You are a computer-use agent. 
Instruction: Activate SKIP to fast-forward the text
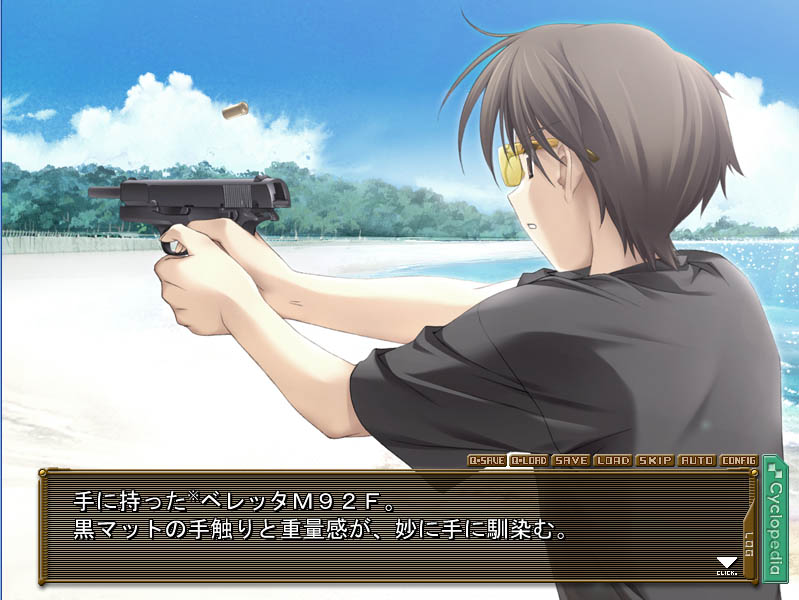tap(655, 460)
